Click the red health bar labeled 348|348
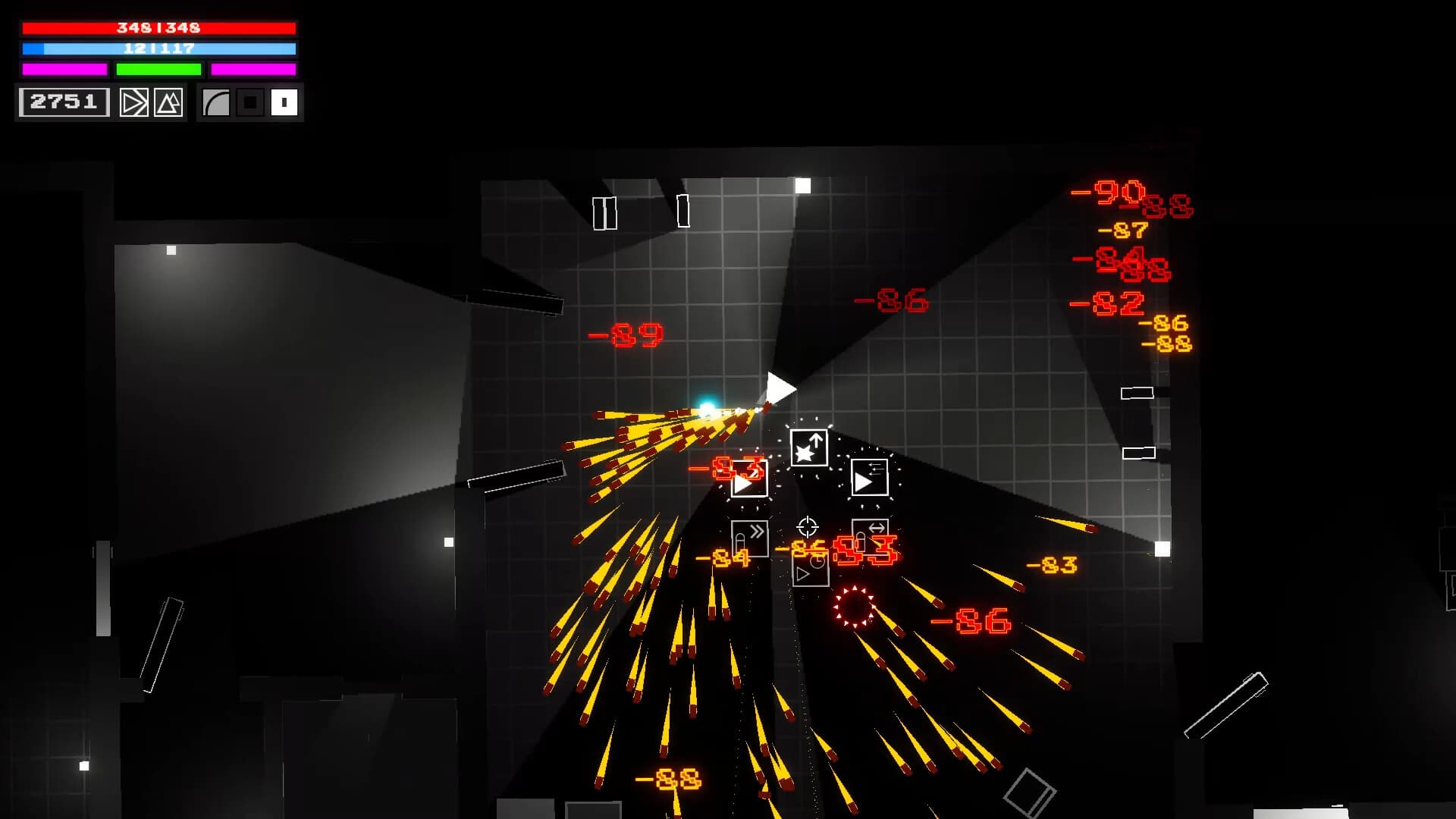 [x=158, y=28]
